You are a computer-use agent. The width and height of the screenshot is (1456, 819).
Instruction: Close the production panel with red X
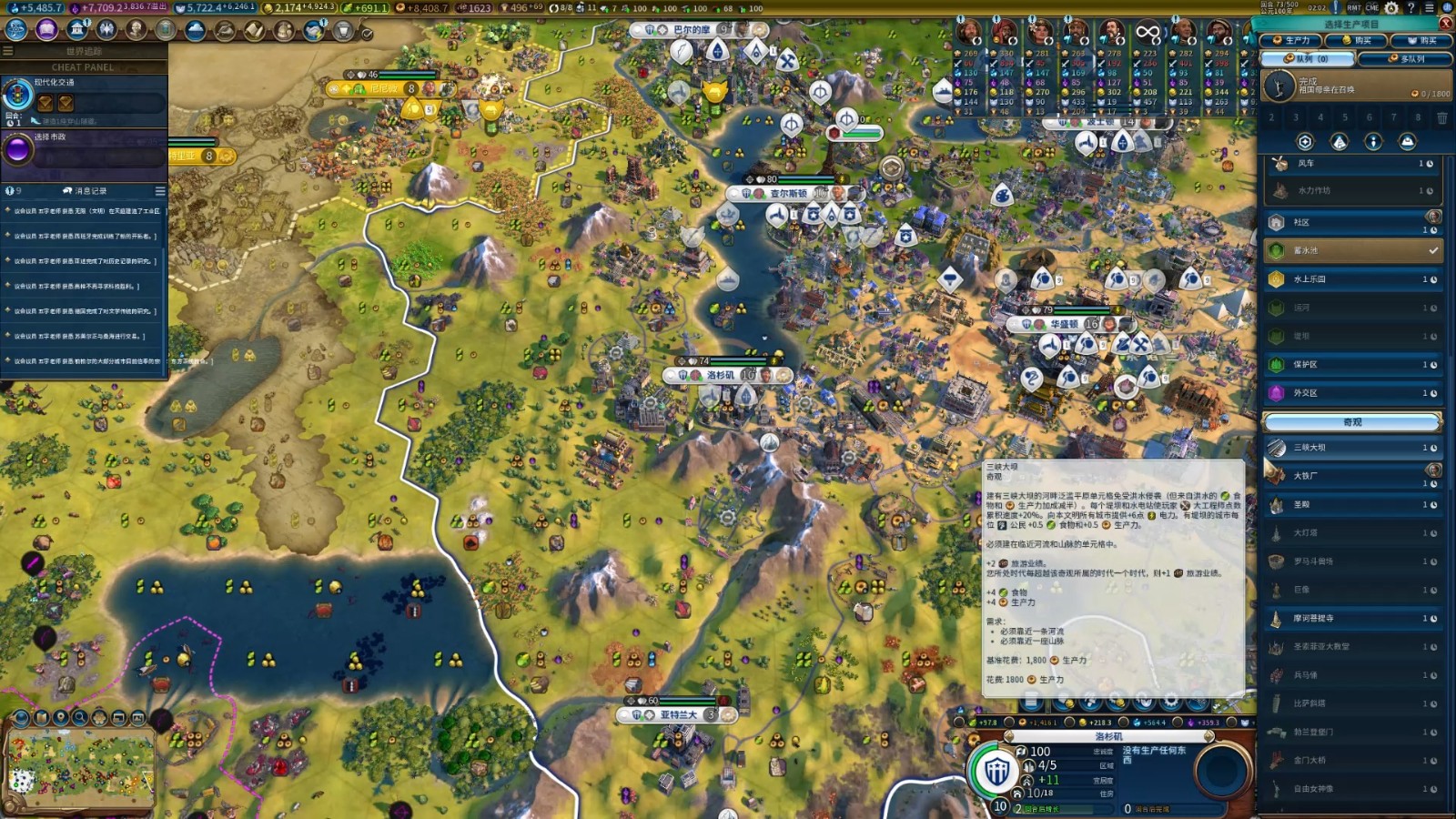click(x=1446, y=25)
